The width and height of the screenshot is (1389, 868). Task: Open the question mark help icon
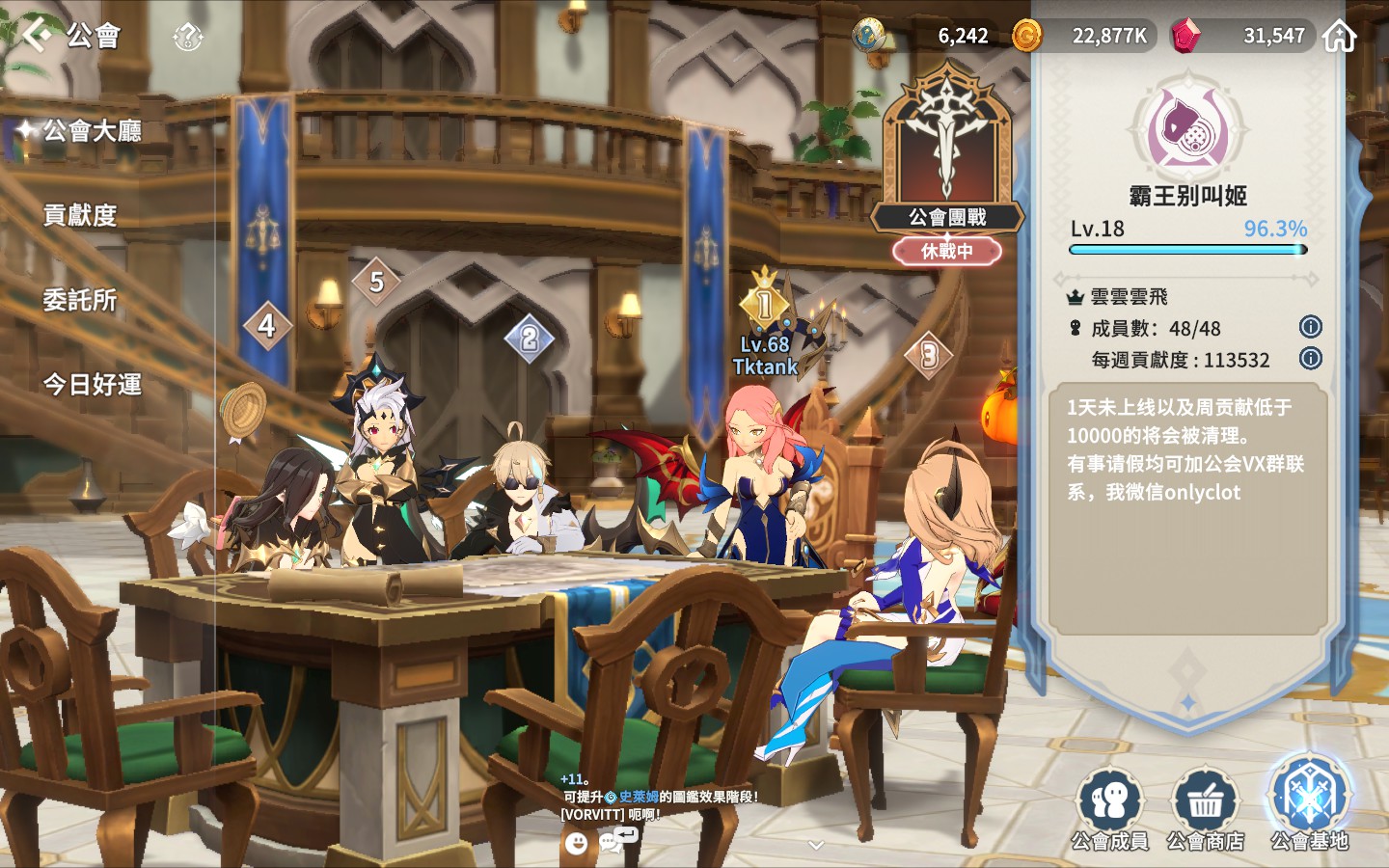[x=187, y=38]
